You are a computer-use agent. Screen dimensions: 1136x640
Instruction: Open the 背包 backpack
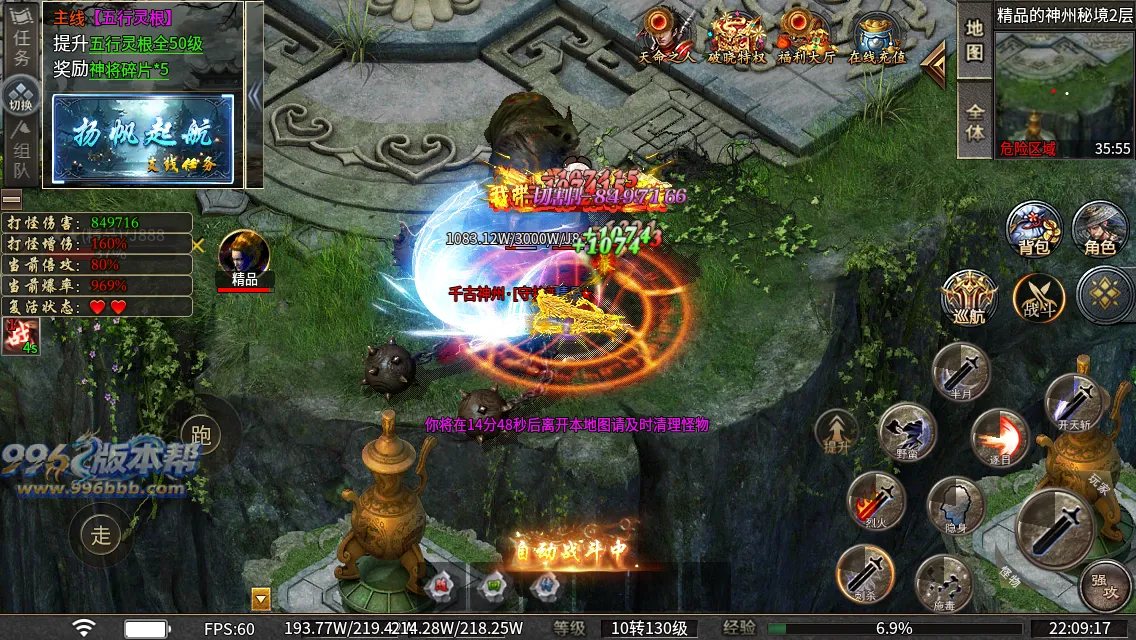pyautogui.click(x=1033, y=227)
